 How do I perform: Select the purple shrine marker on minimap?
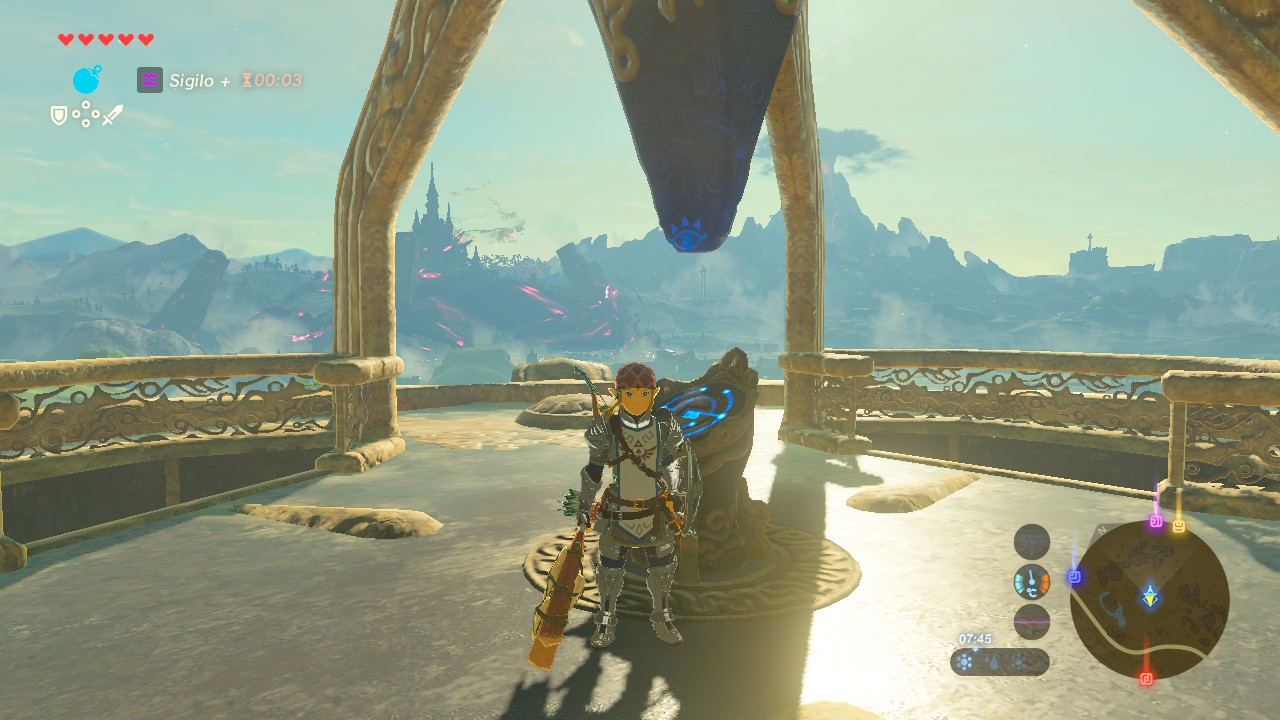(x=1156, y=521)
